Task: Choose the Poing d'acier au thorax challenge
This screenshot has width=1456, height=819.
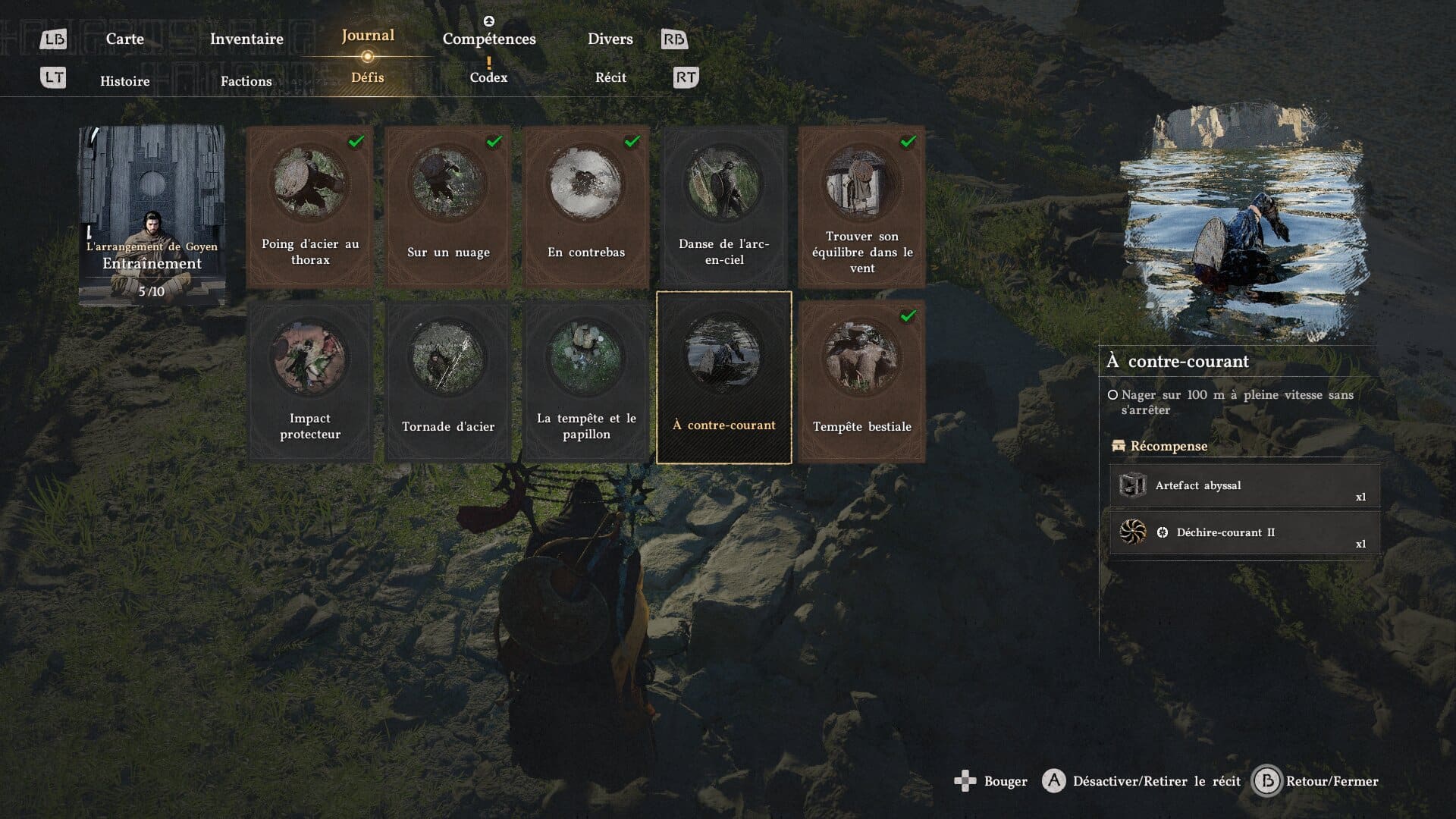Action: [x=309, y=206]
